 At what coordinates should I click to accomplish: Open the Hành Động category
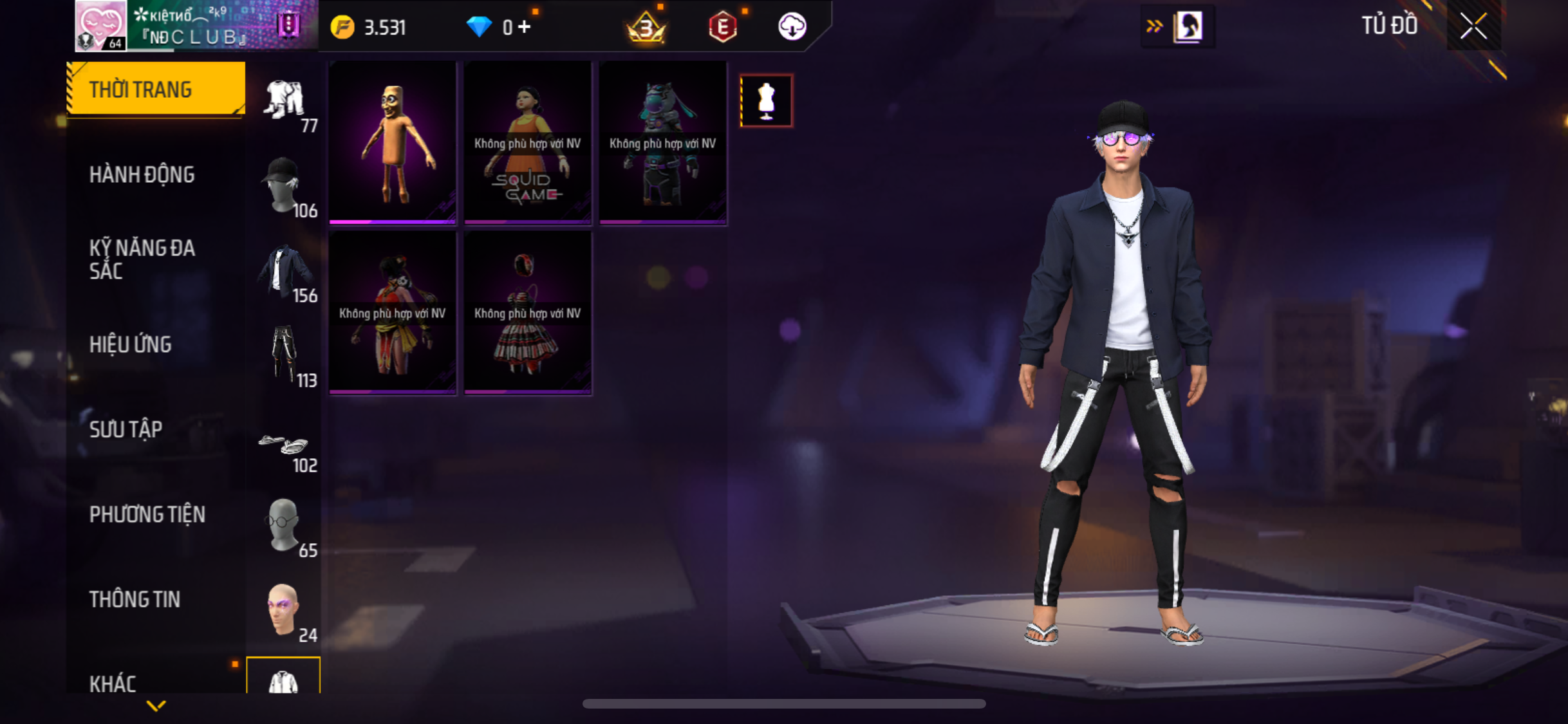click(142, 174)
